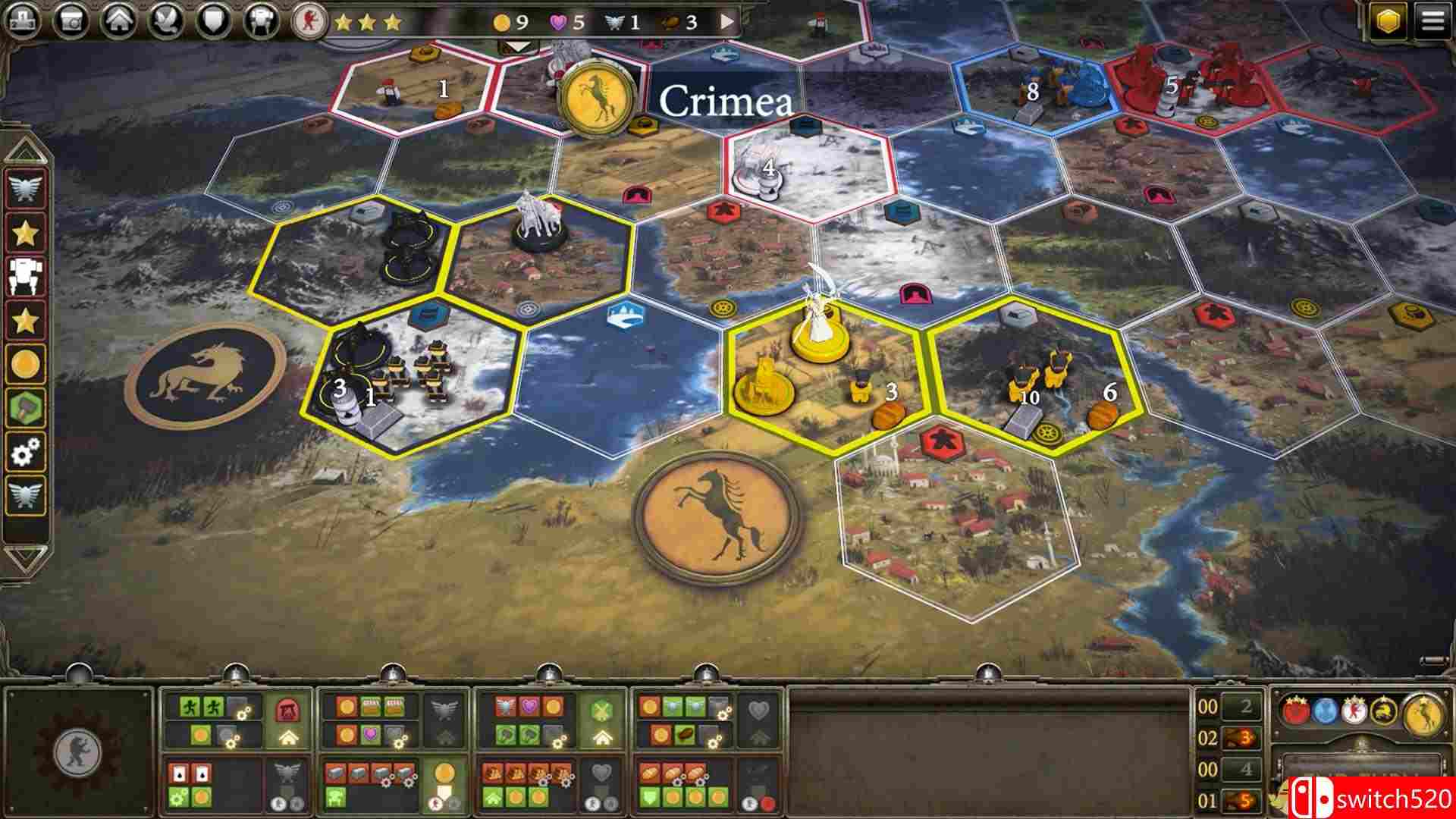Toggle the blue Nordic faction portrait view

point(1324,712)
